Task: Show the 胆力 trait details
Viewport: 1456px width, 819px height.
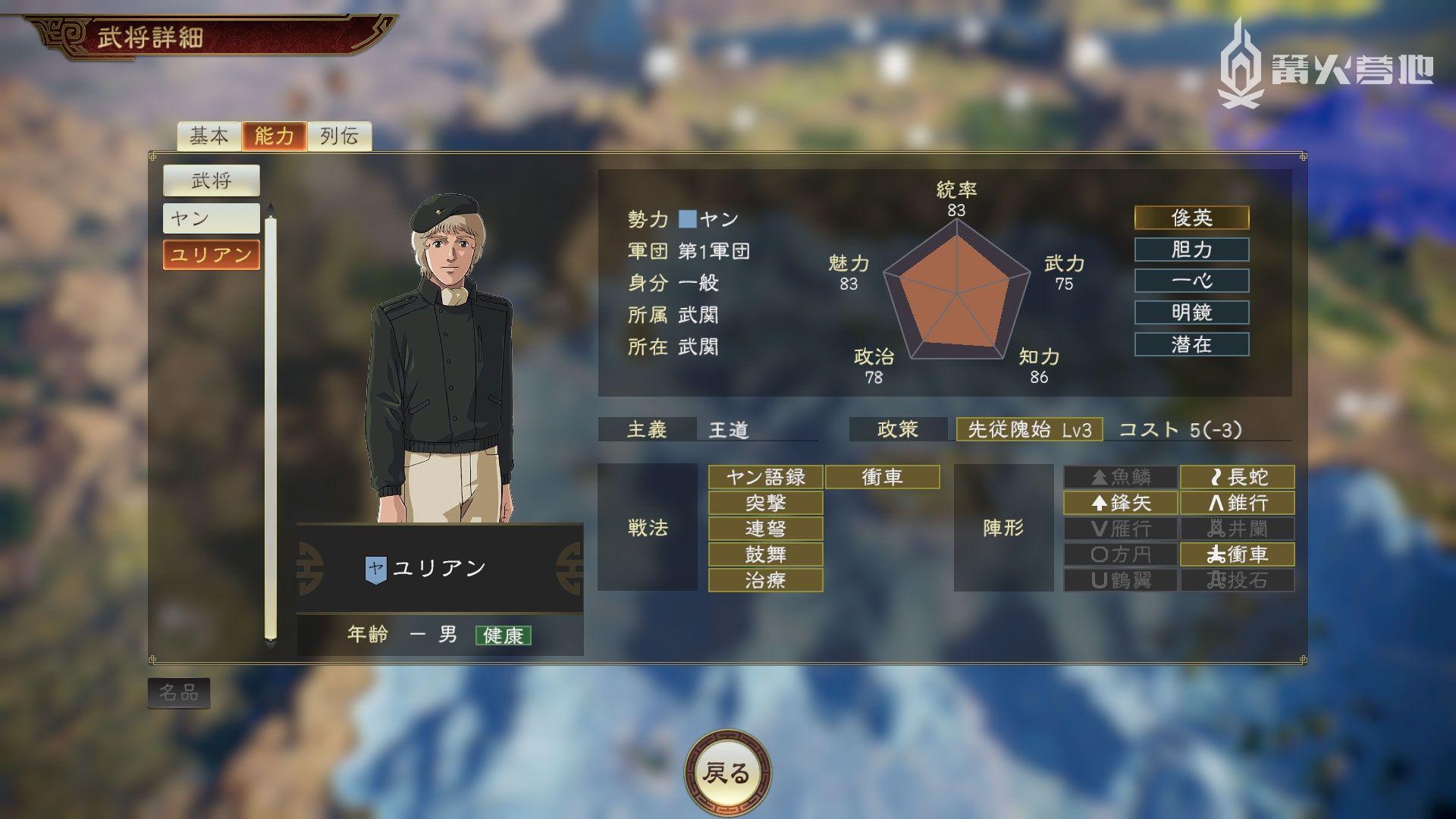Action: (x=1191, y=249)
